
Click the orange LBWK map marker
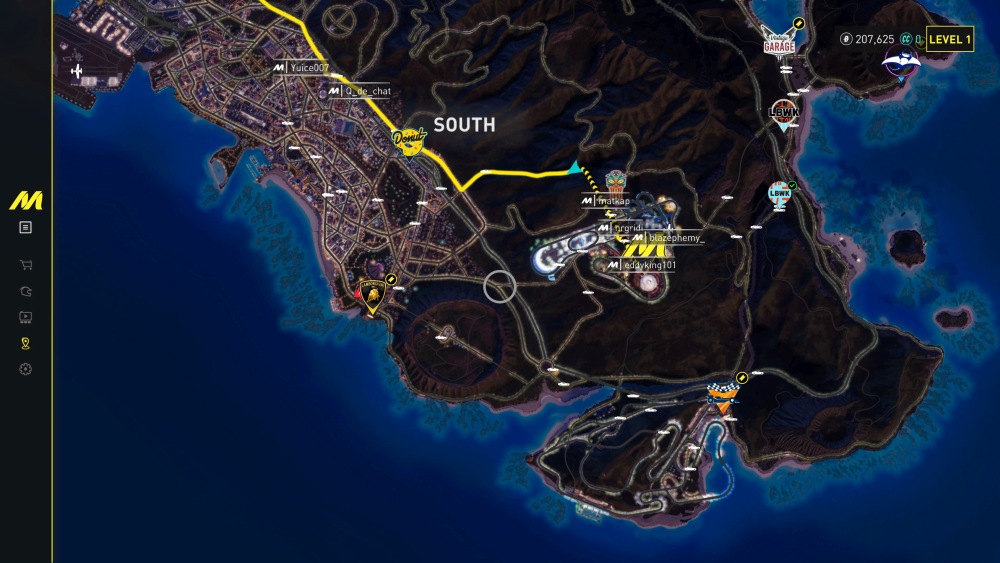(782, 112)
